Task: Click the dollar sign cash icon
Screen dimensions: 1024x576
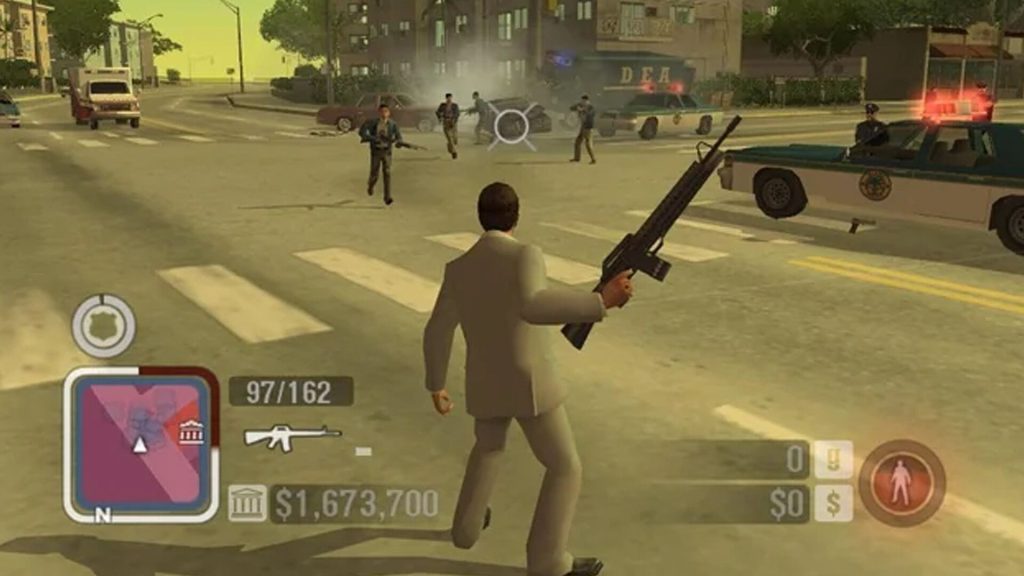Action: pyautogui.click(x=832, y=503)
